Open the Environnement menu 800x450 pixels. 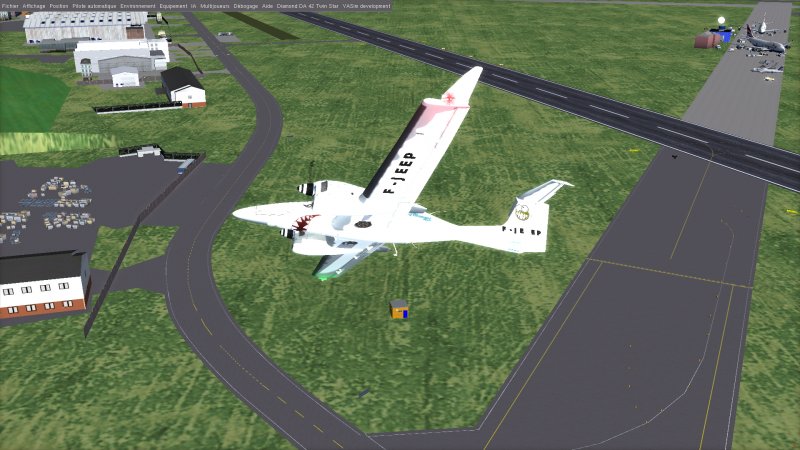[138, 5]
